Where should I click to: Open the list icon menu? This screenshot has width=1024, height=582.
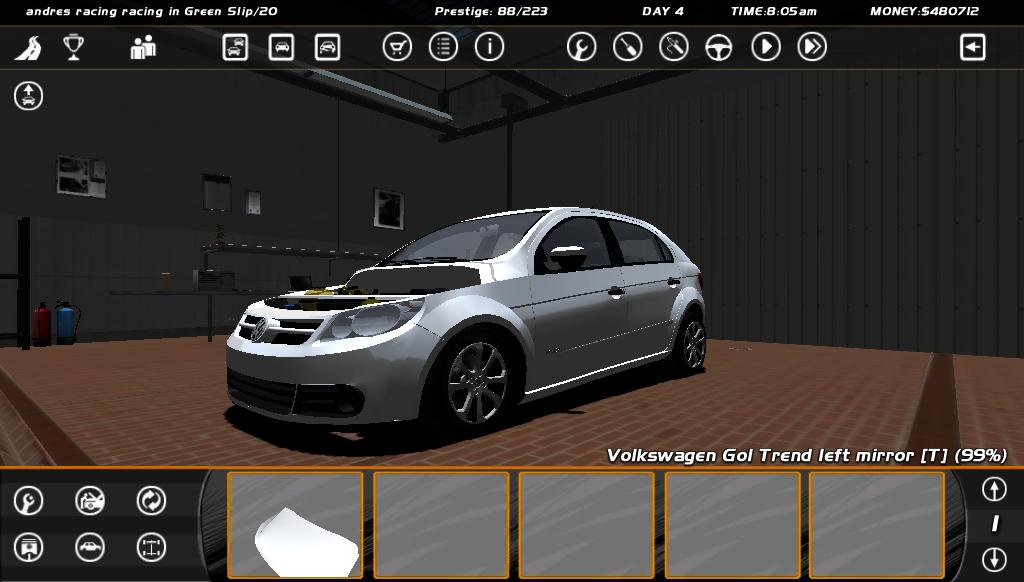(443, 47)
